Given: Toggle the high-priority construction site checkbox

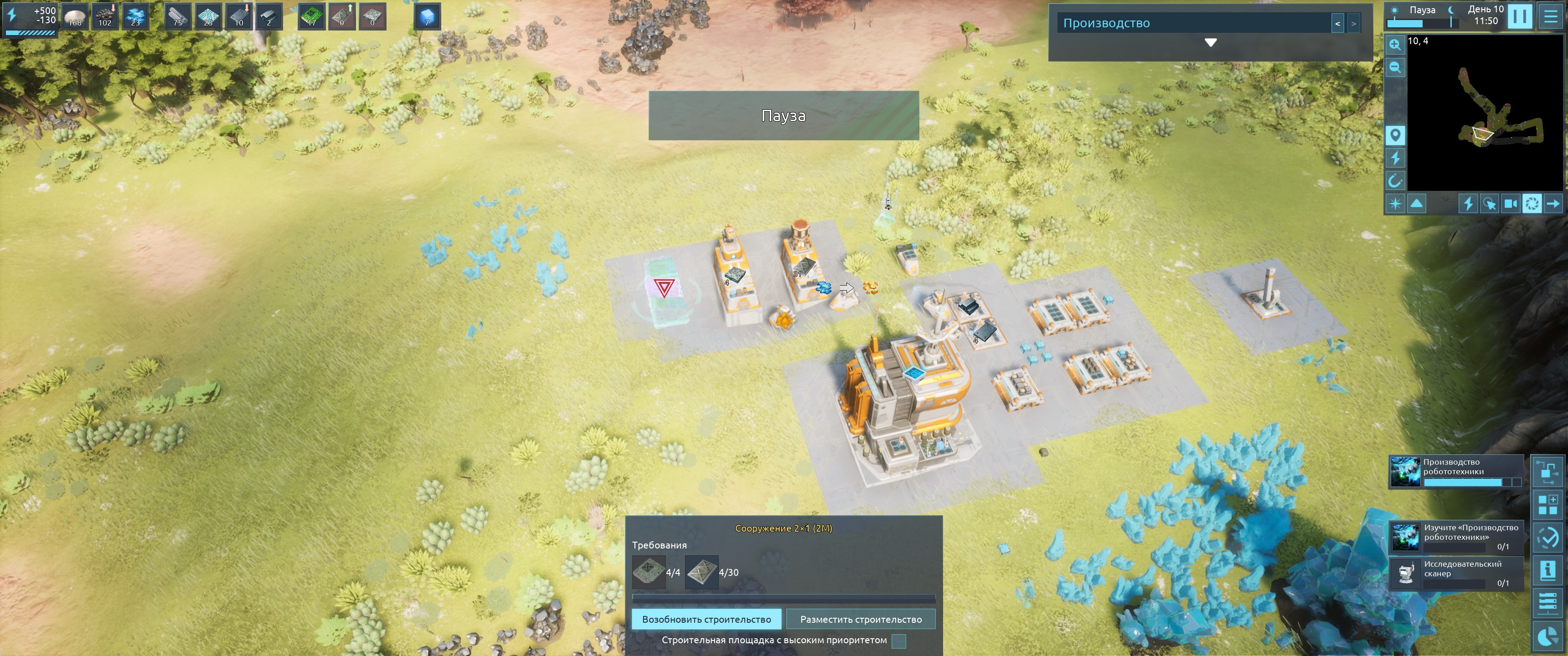Looking at the screenshot, I should point(898,641).
